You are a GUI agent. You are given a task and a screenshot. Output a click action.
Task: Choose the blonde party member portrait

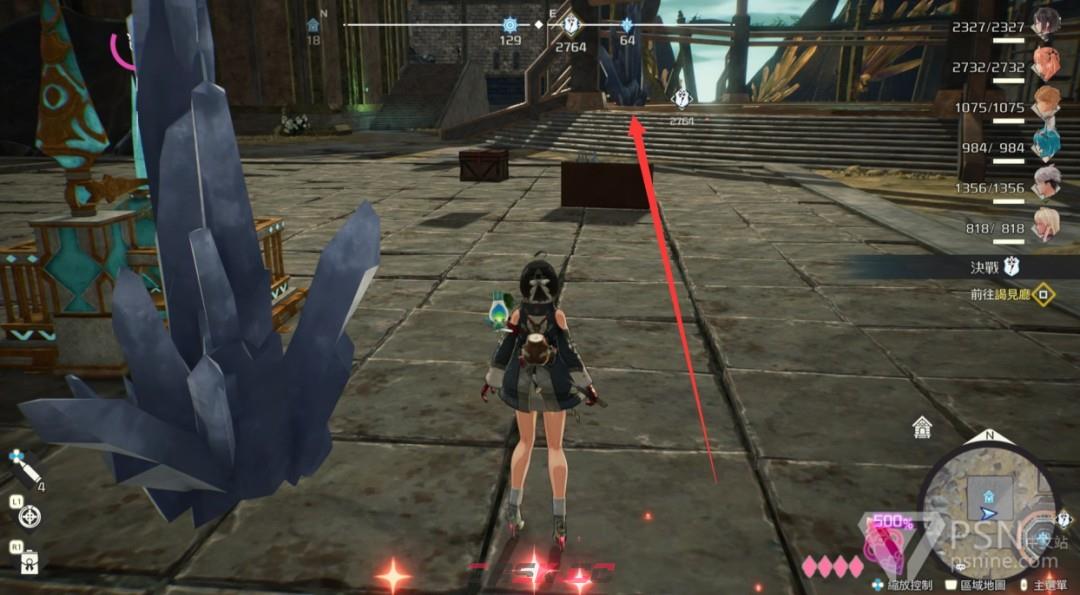pos(1047,226)
